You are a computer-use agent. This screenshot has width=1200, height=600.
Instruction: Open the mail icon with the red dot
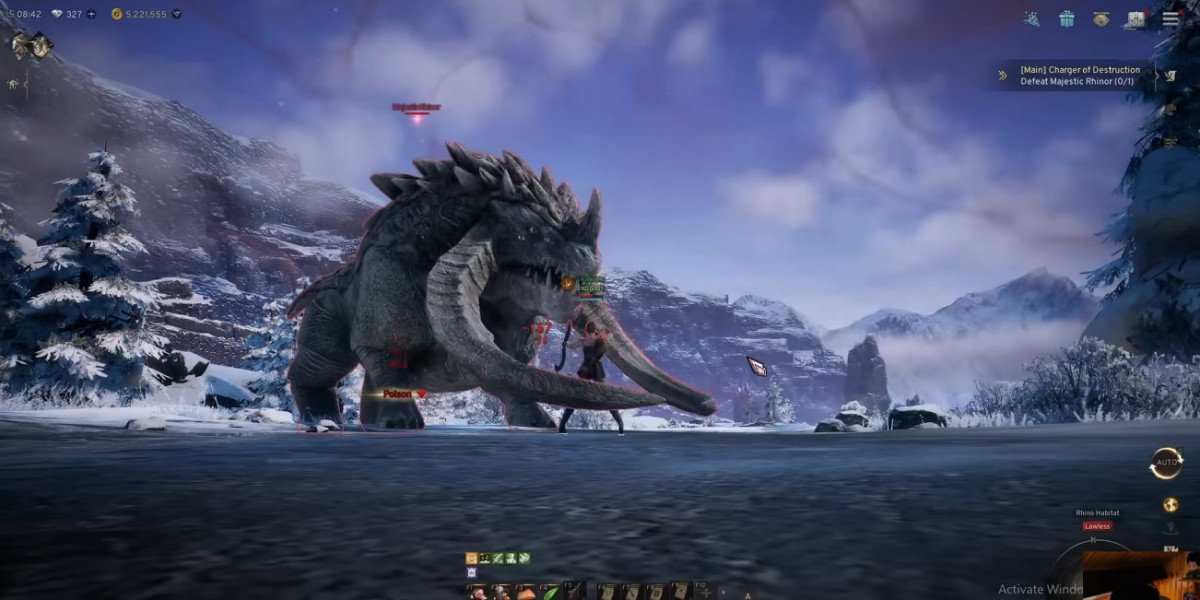point(1136,19)
